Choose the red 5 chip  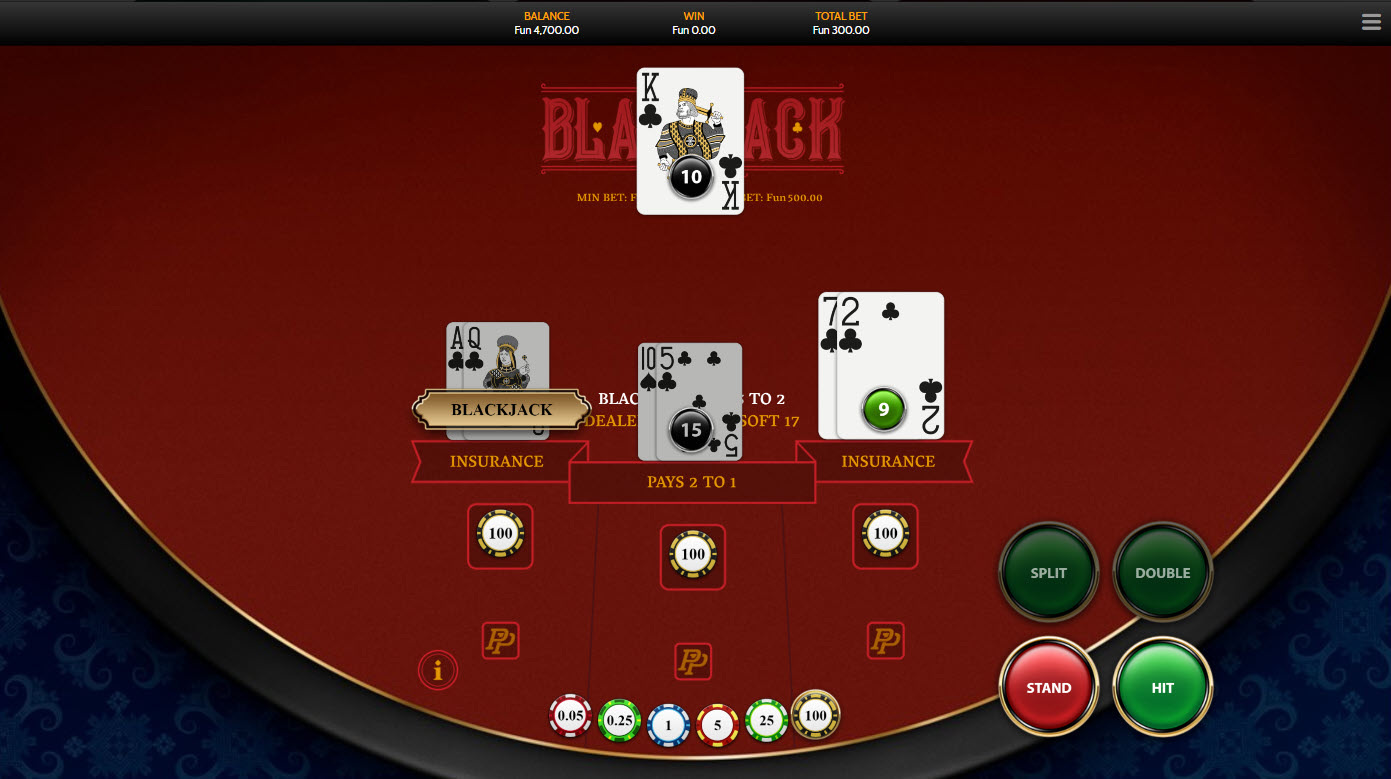click(x=717, y=725)
